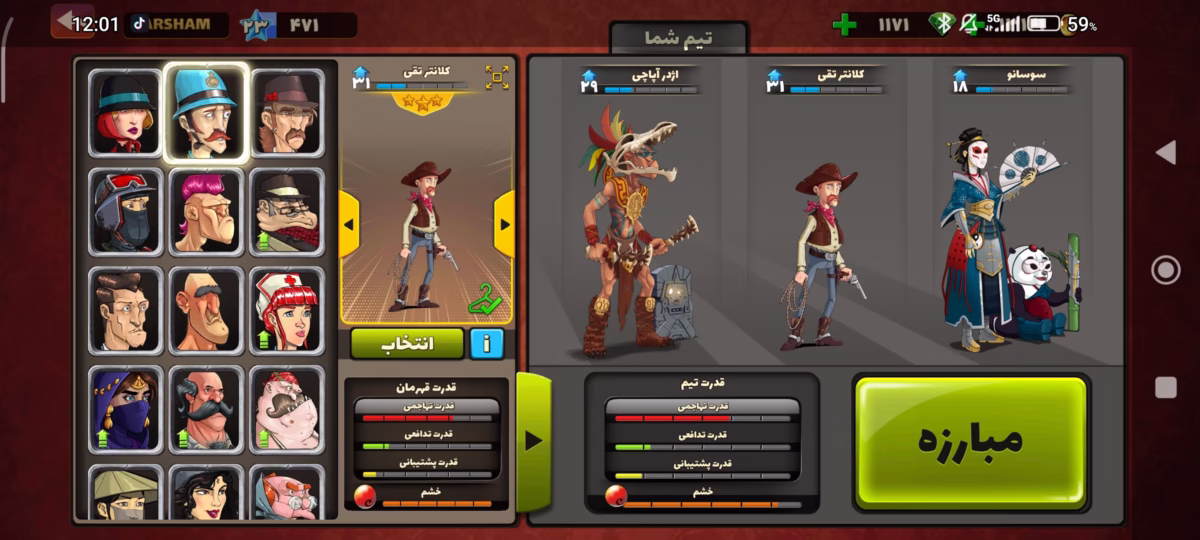1200x540 pixels.
Task: Show the previous hero skin with left arrow
Action: [x=349, y=224]
